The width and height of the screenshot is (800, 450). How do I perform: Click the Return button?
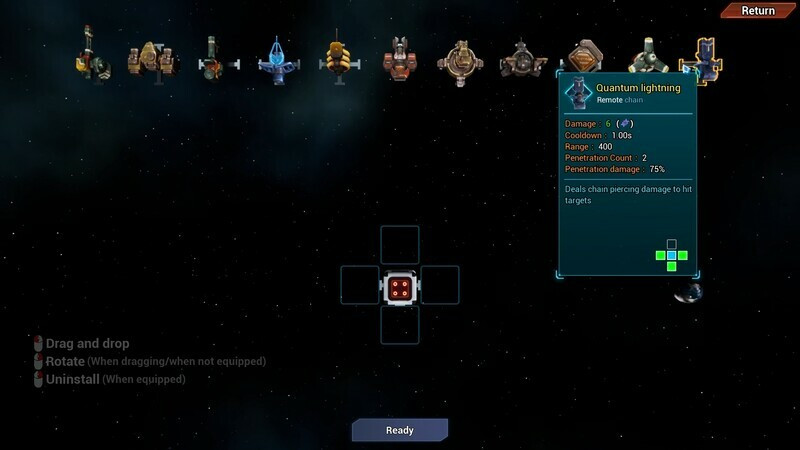click(x=758, y=11)
